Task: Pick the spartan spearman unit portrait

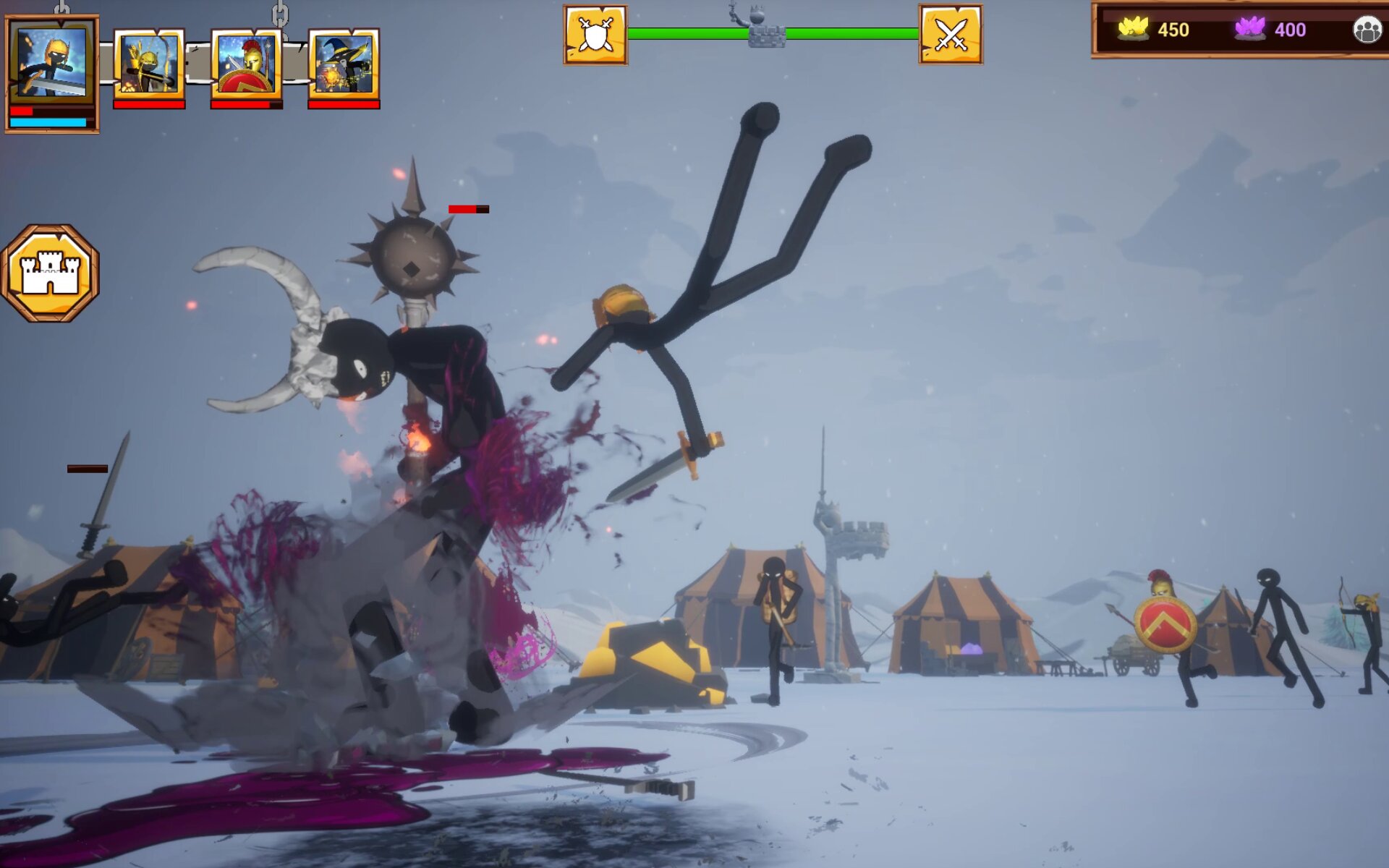Action: (x=247, y=64)
